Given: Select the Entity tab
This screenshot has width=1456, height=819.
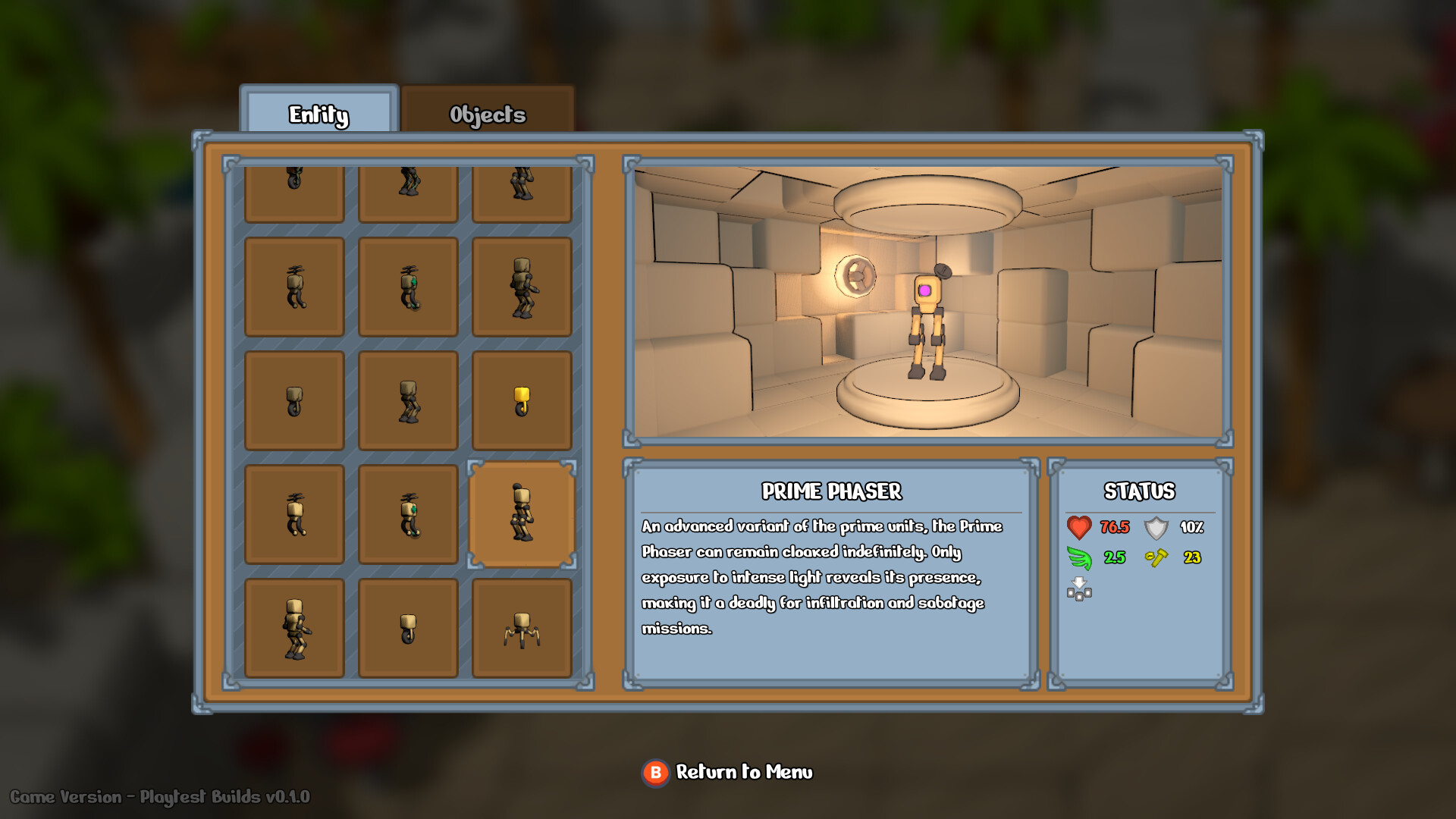Looking at the screenshot, I should point(318,114).
